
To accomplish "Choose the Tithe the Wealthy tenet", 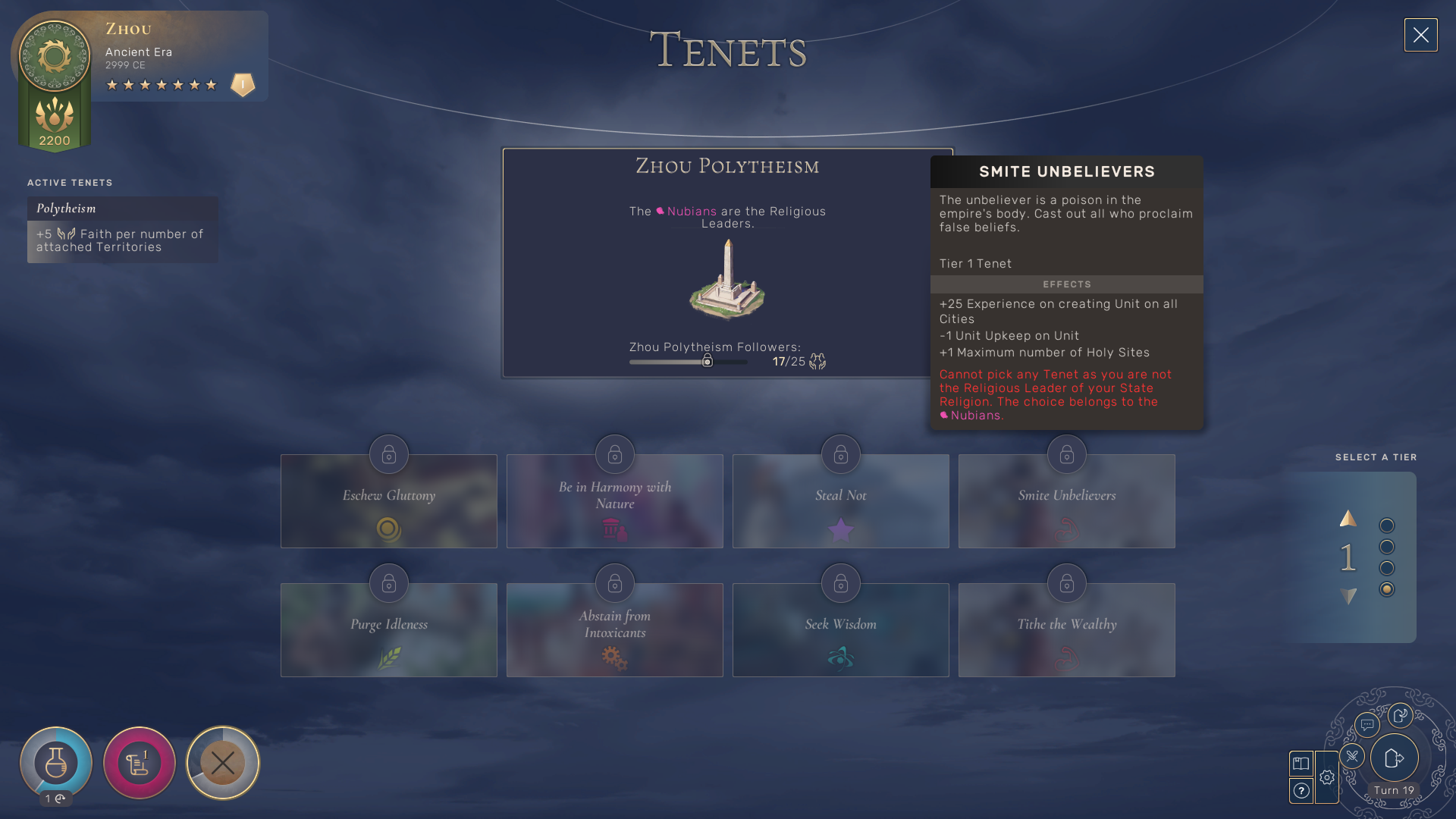I will coord(1066,629).
